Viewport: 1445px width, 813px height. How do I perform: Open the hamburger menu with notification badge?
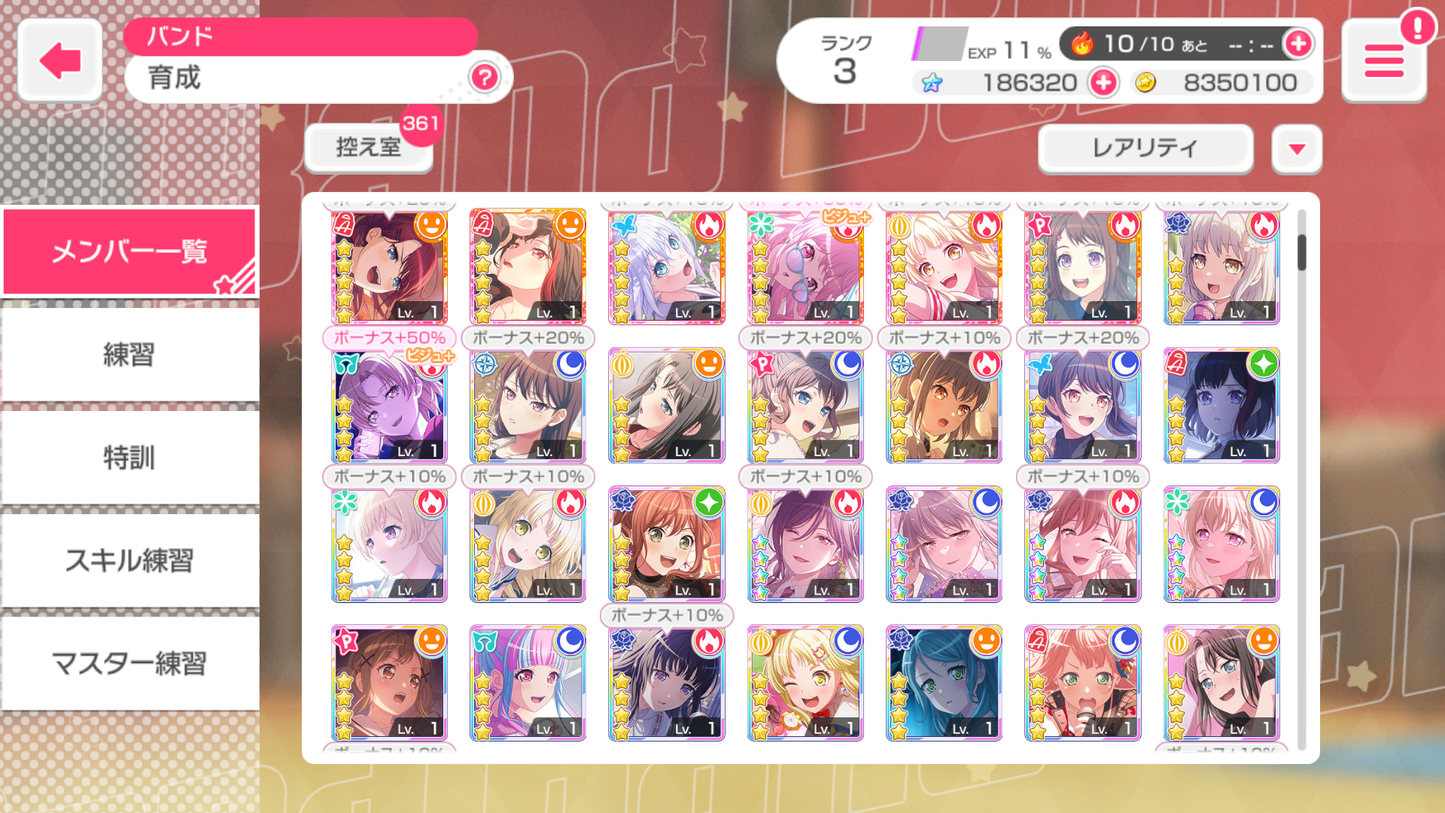click(1383, 61)
